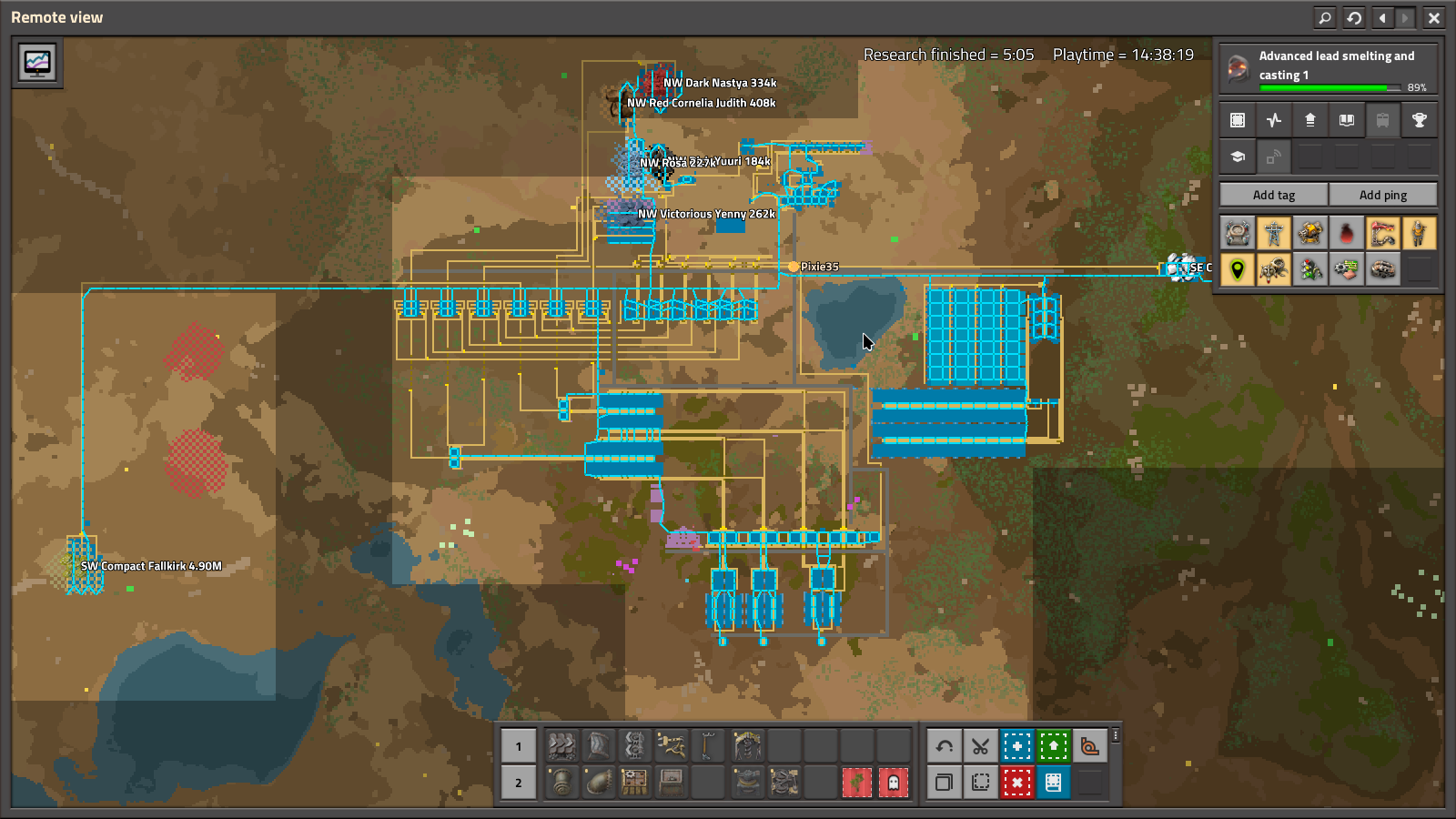Click the Add tag button

coord(1271,194)
